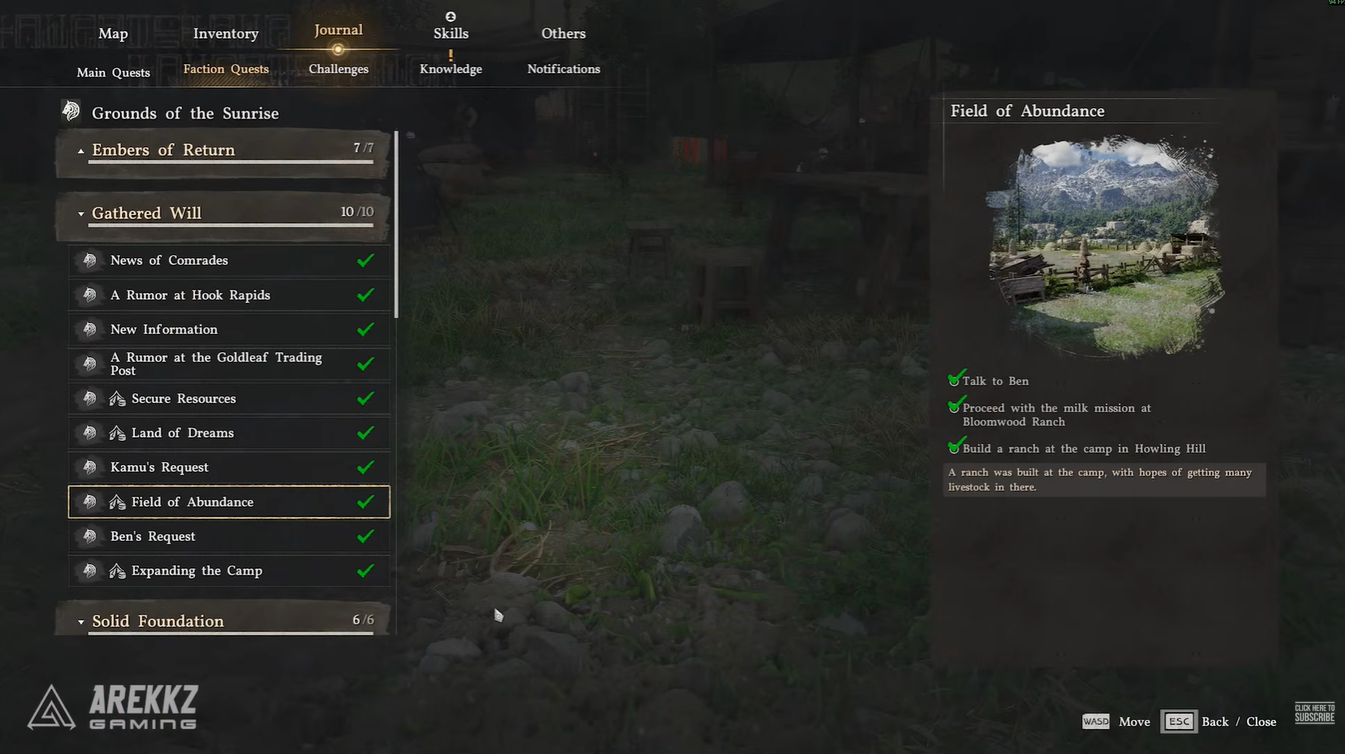Screen dimensions: 1345x754
Task: Switch to Challenges sub-tab
Action: pos(338,69)
